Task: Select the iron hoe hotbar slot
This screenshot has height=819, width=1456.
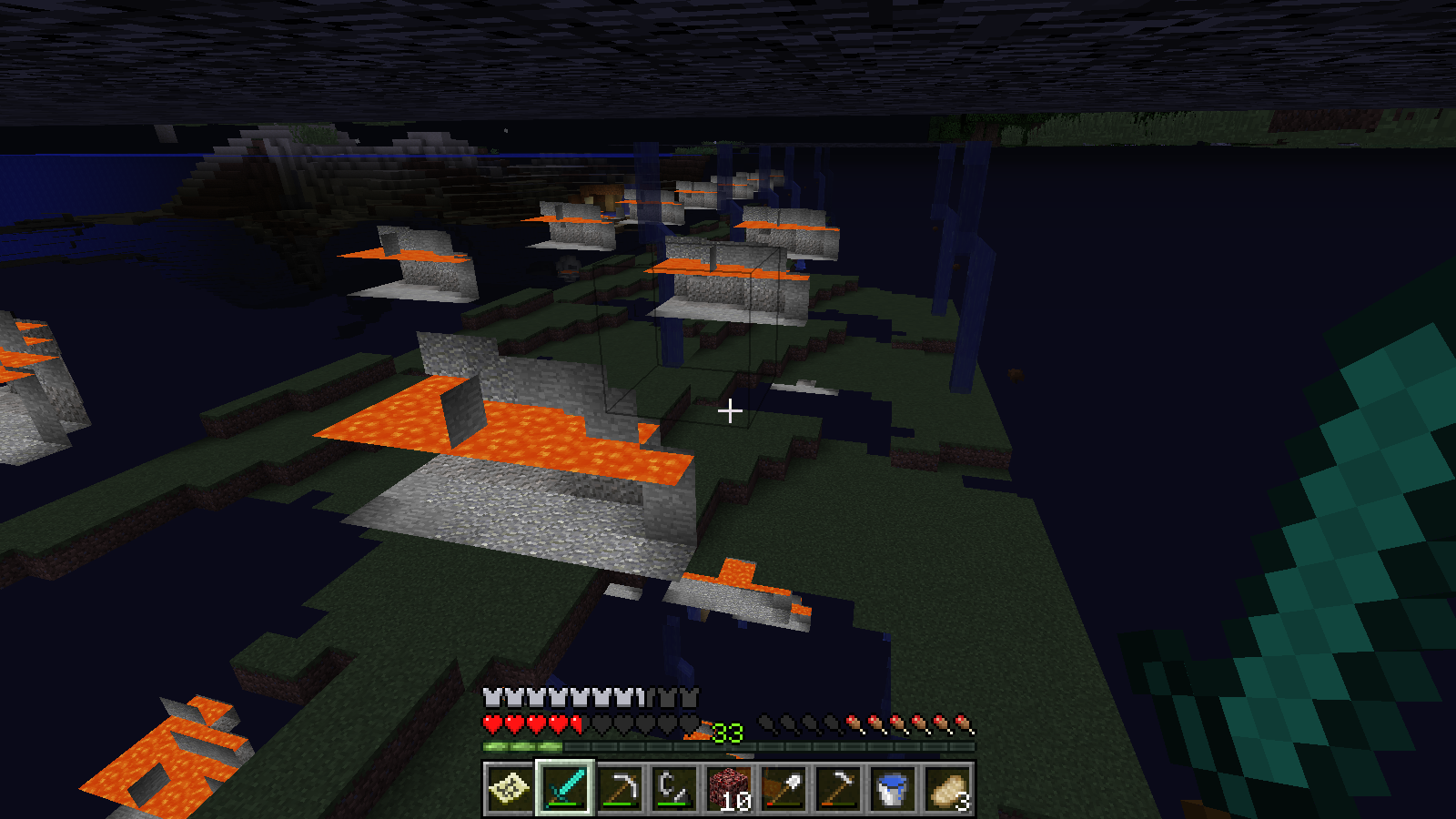Action: click(837, 788)
